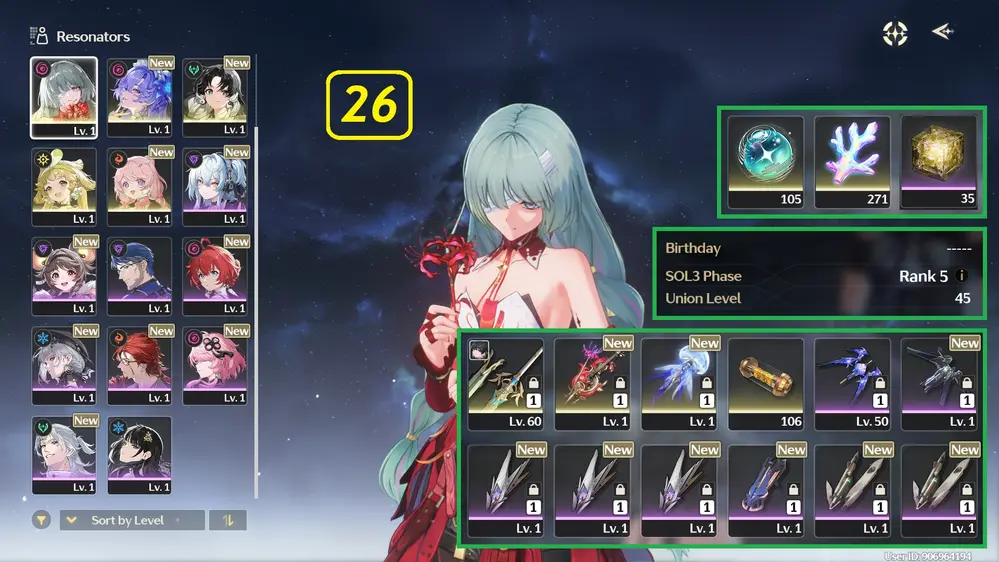Image resolution: width=999 pixels, height=562 pixels.
Task: Open the four-pointed star icon menu
Action: [x=894, y=33]
